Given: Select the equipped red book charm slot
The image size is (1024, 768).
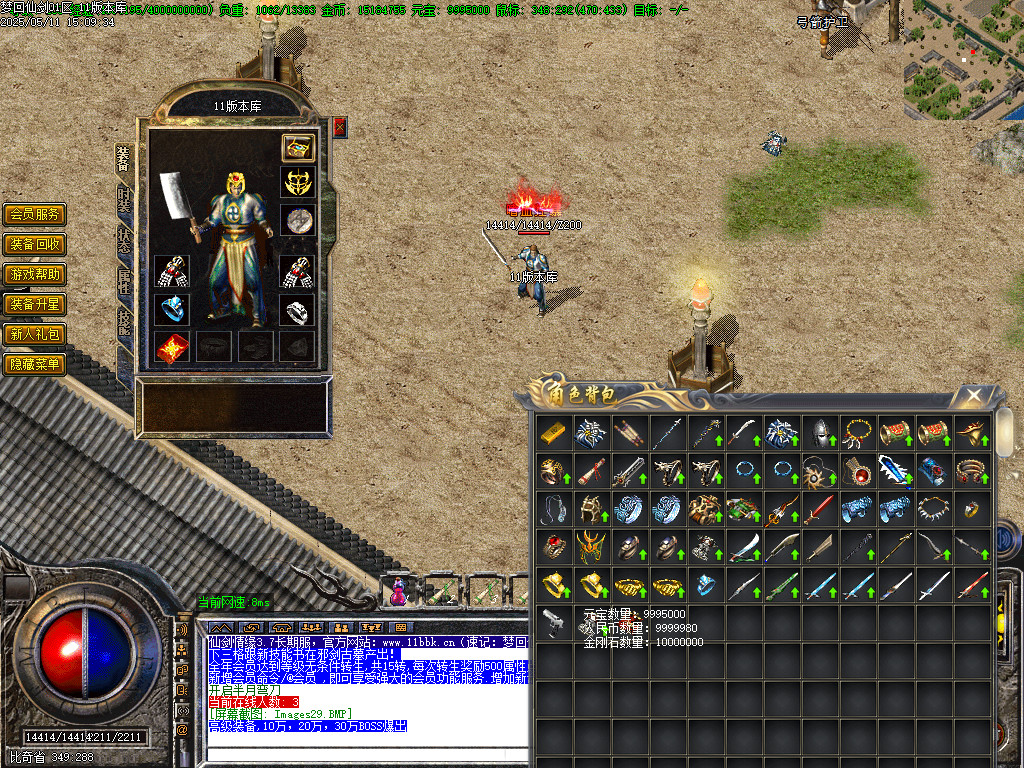Looking at the screenshot, I should click(172, 347).
